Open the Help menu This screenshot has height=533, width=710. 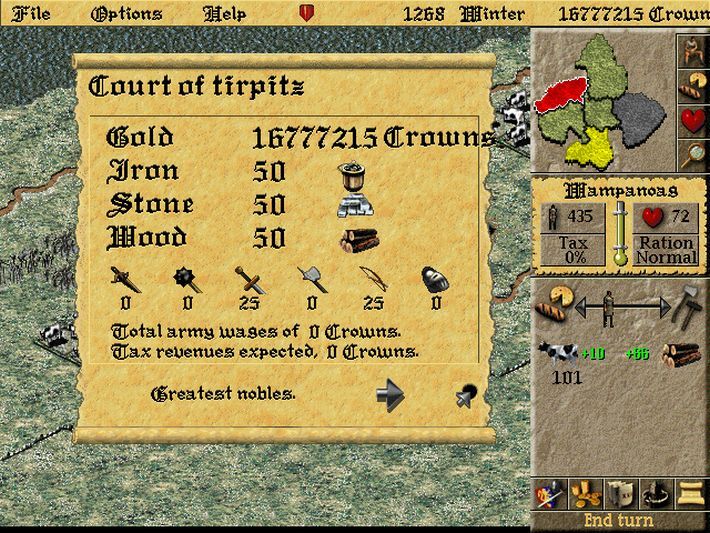(224, 14)
